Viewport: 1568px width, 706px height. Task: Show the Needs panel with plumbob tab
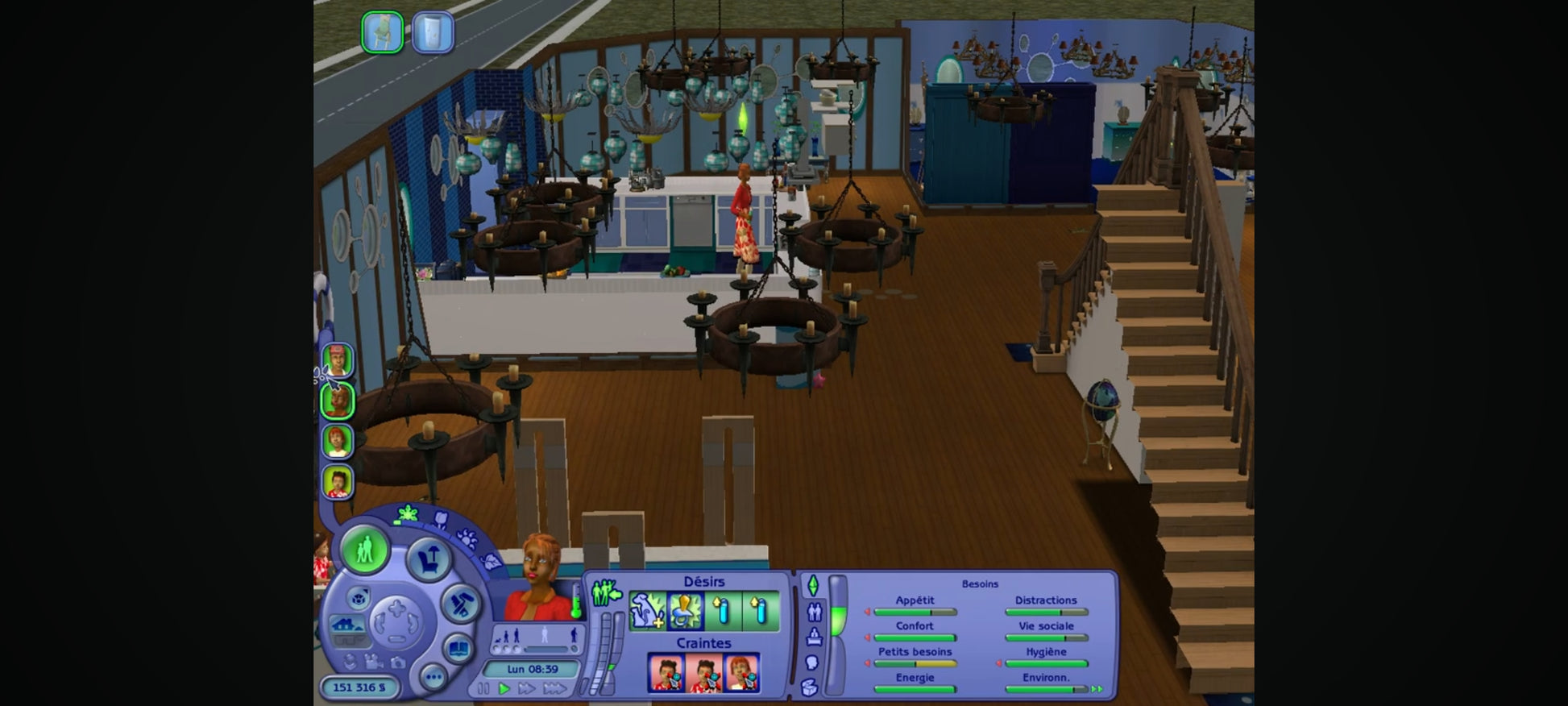click(813, 585)
